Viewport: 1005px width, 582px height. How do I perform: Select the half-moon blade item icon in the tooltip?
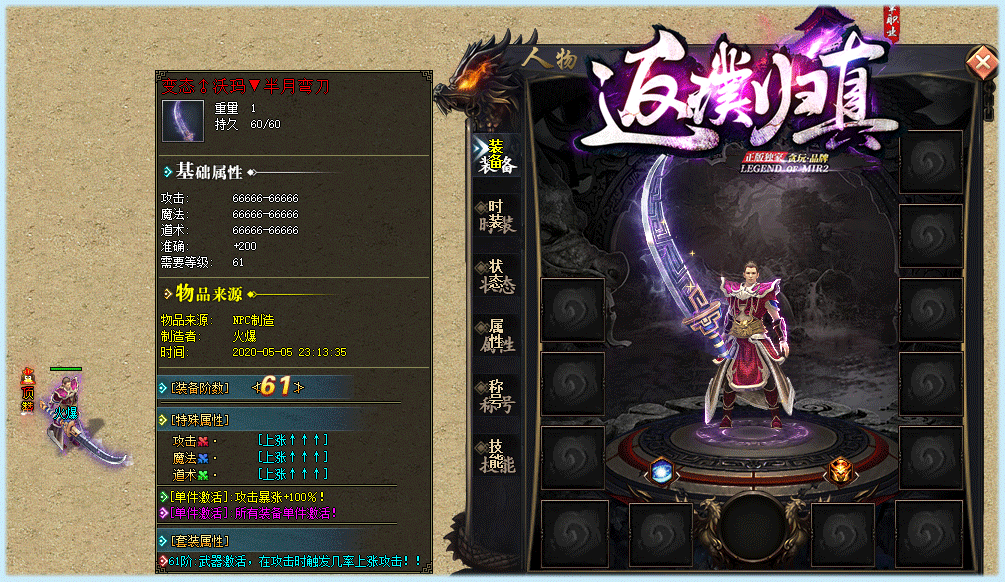(x=183, y=120)
